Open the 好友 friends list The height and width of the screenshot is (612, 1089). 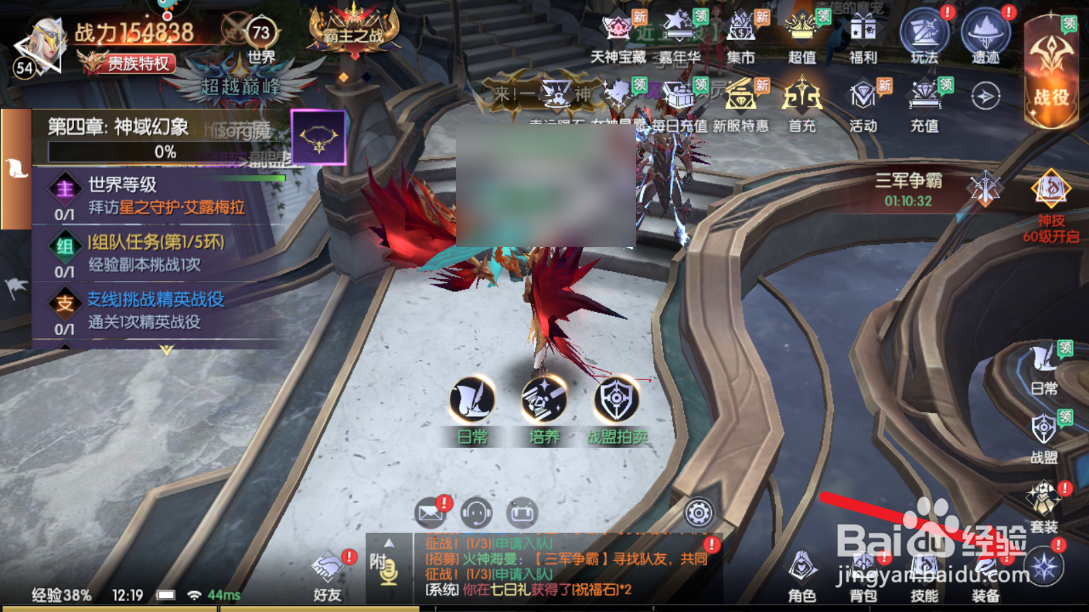[327, 577]
